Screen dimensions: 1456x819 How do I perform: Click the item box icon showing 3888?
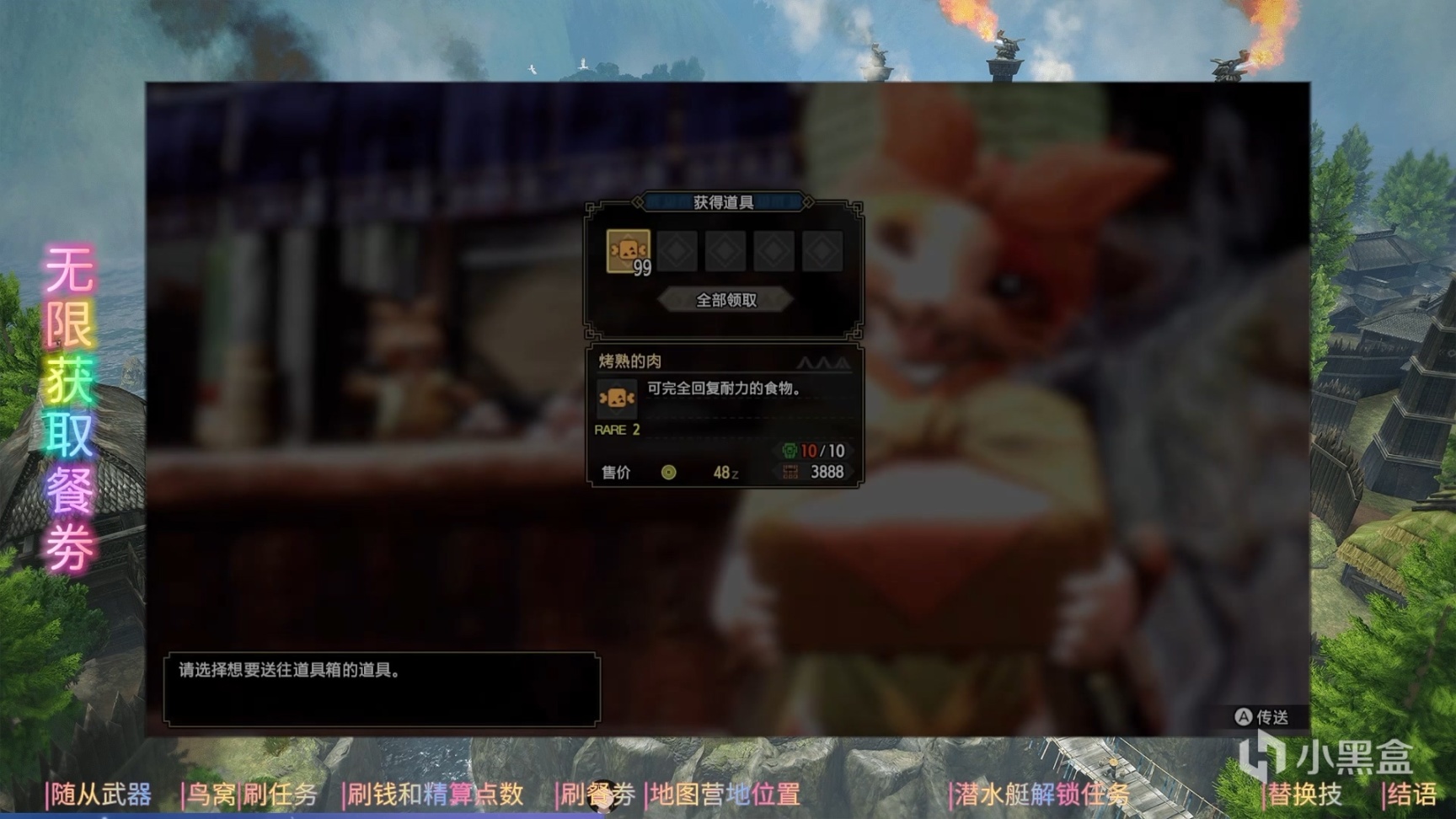[790, 473]
